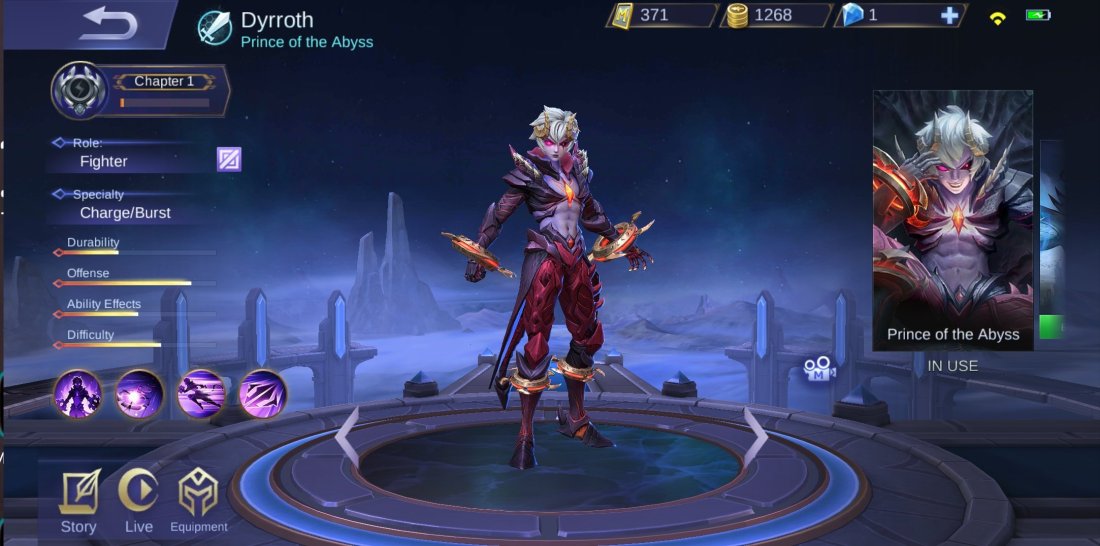View the glowing burst orb skill

140,393
